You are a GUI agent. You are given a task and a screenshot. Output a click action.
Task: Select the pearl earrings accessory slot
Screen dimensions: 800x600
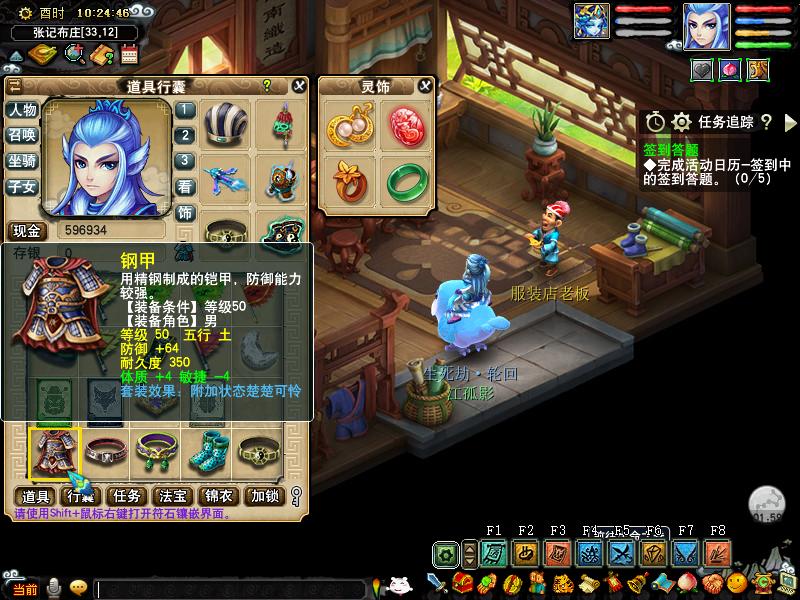pyautogui.click(x=347, y=124)
